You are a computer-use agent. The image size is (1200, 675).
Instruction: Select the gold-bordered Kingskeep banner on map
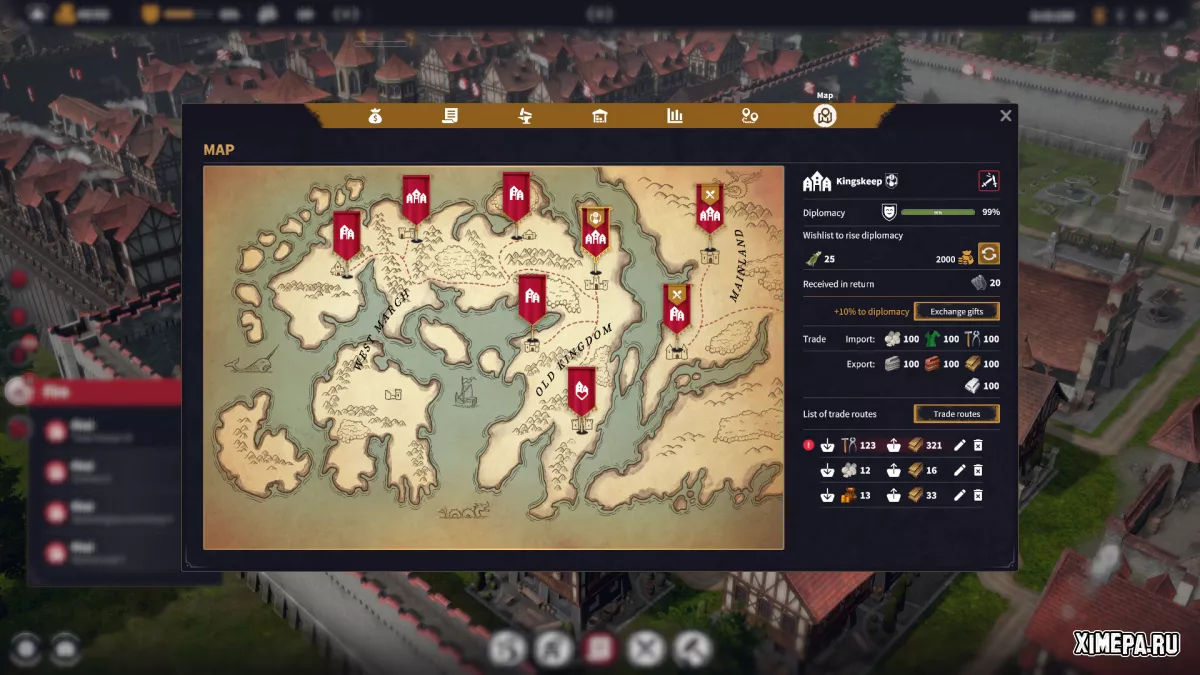coord(595,229)
